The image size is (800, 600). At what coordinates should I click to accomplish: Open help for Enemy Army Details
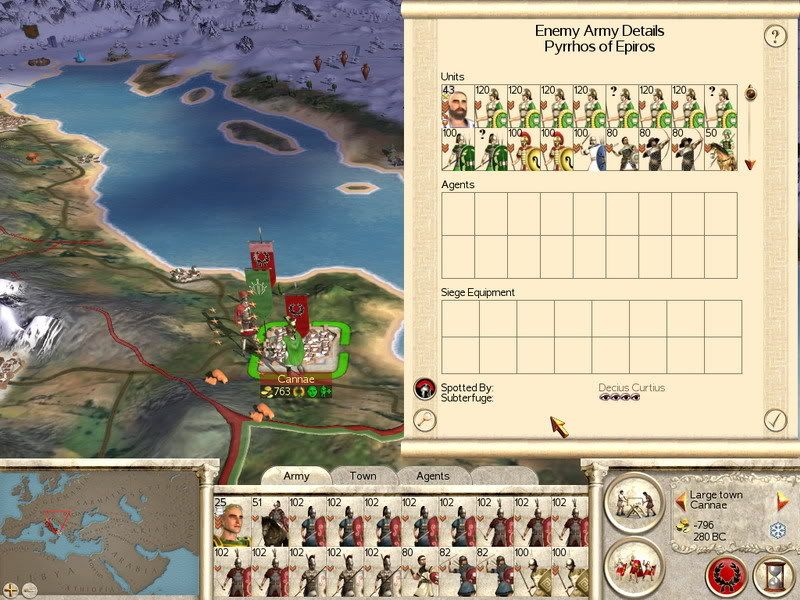click(x=775, y=37)
